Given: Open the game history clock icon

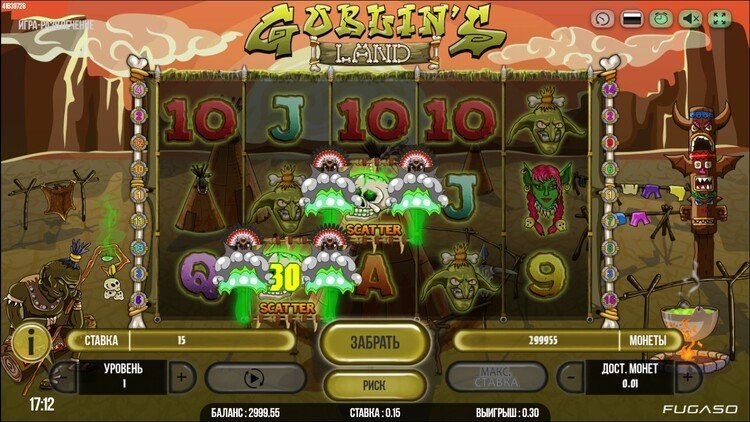Looking at the screenshot, I should pos(601,18).
